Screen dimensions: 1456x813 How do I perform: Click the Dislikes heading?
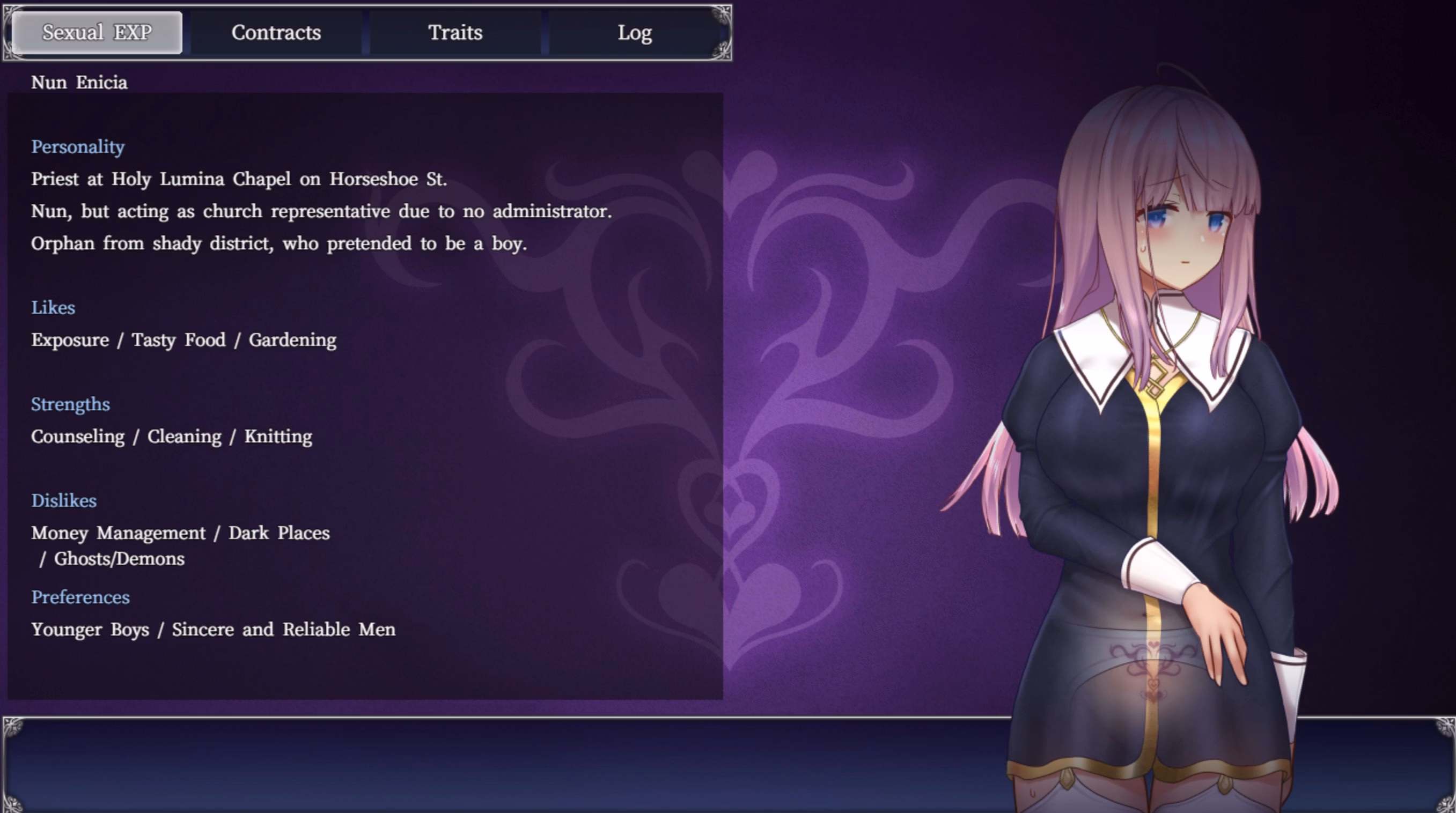click(x=64, y=500)
